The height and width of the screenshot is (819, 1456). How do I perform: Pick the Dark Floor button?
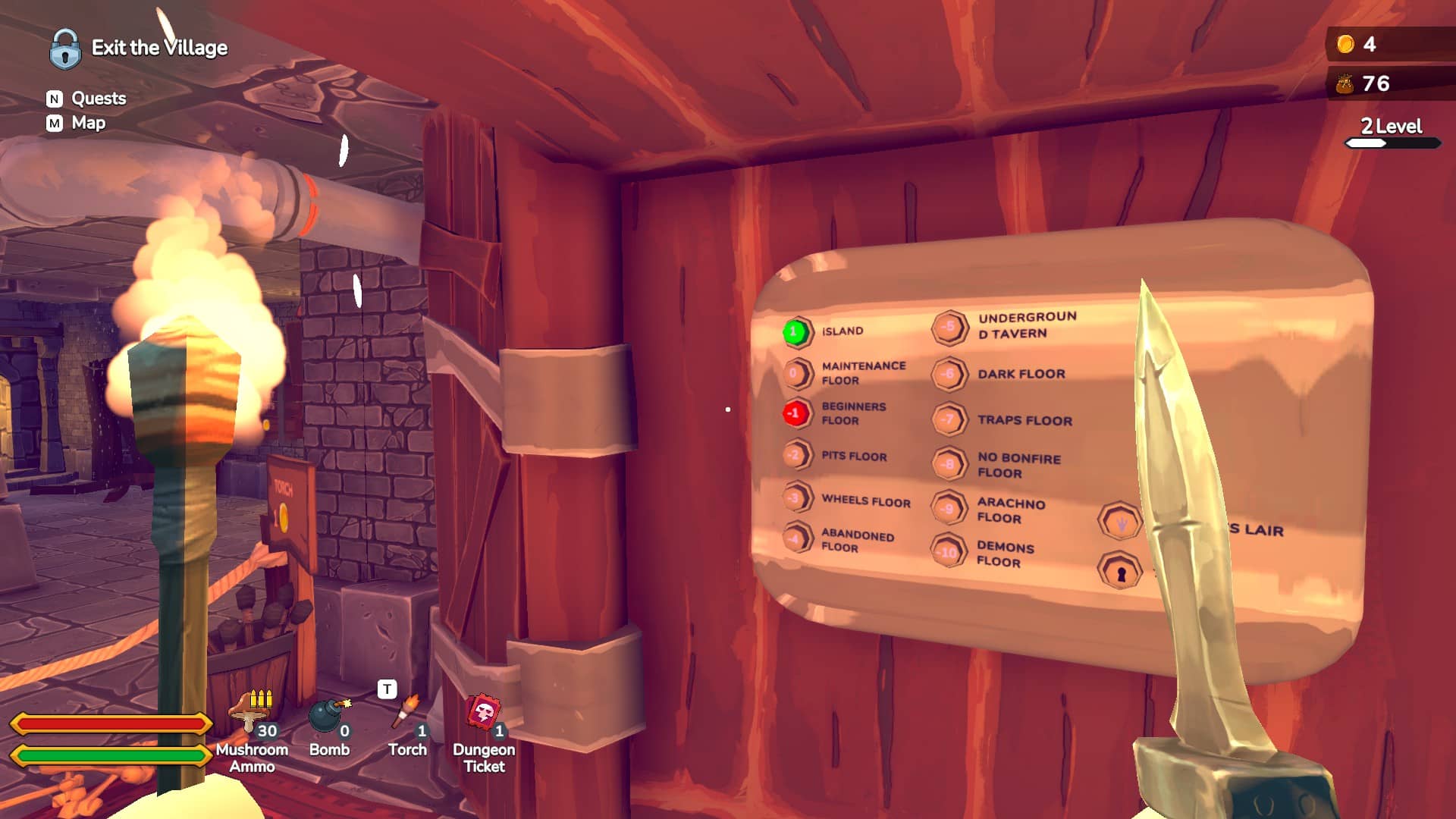(949, 374)
